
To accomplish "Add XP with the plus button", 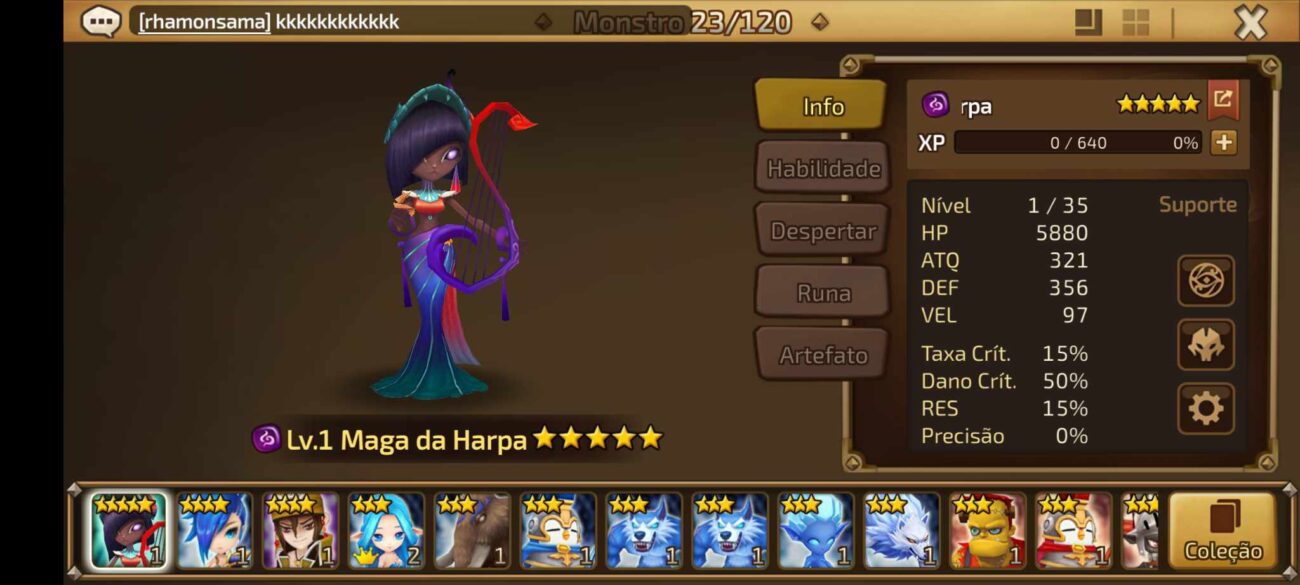I will [1223, 143].
